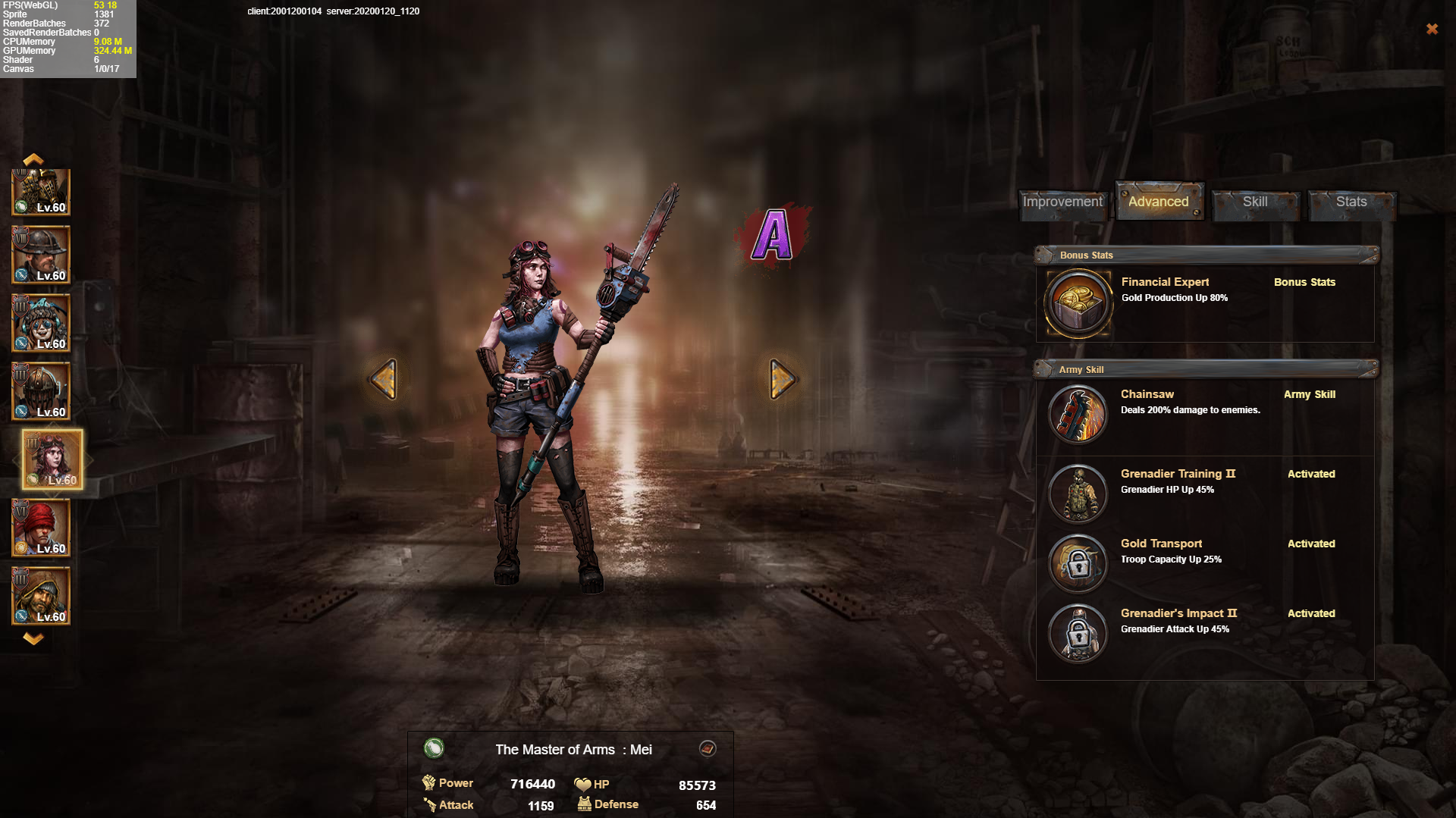The height and width of the screenshot is (818, 1456).
Task: Select the Advanced tab
Action: (1158, 202)
